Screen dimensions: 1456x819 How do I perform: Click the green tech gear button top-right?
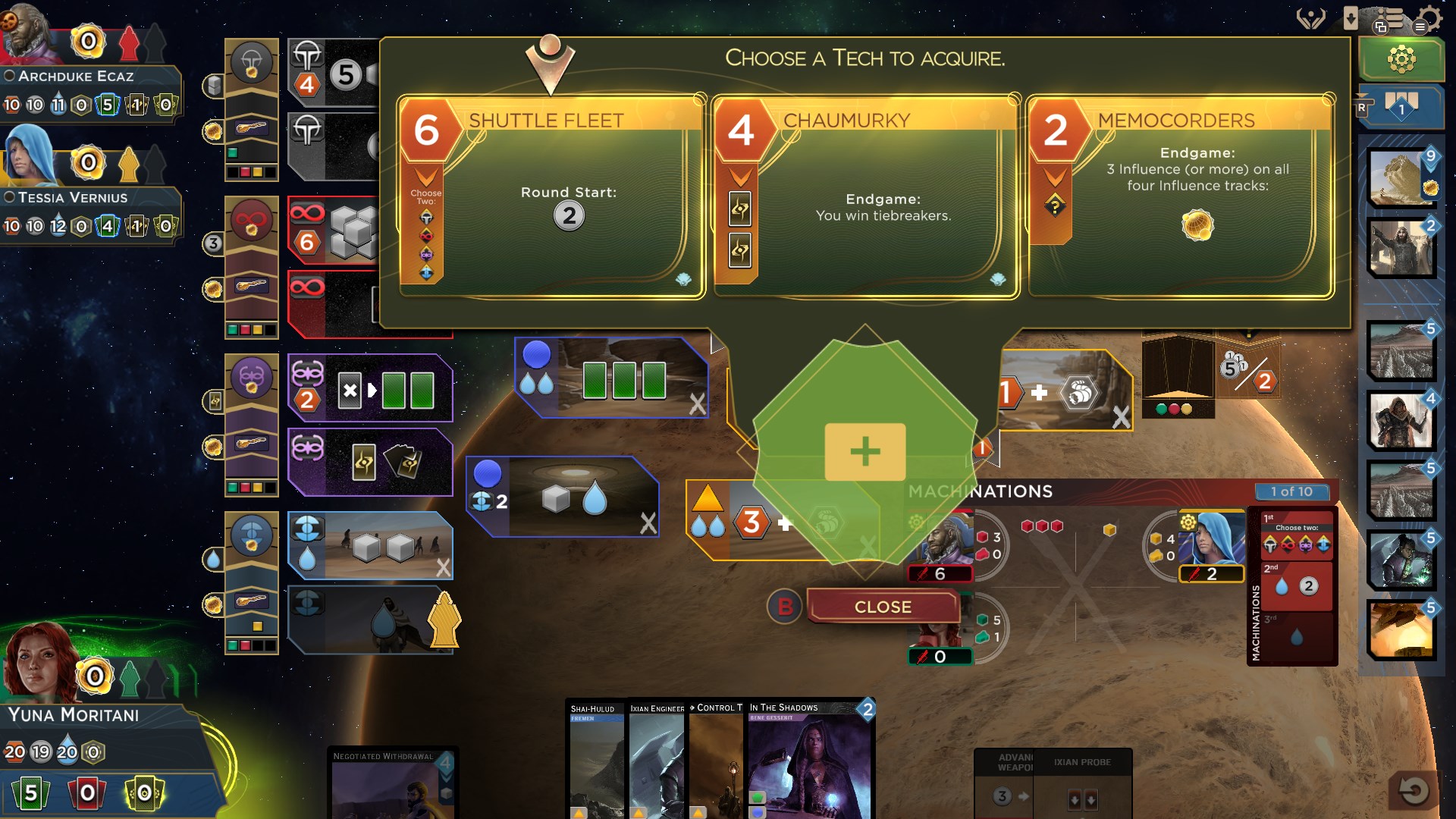point(1401,58)
